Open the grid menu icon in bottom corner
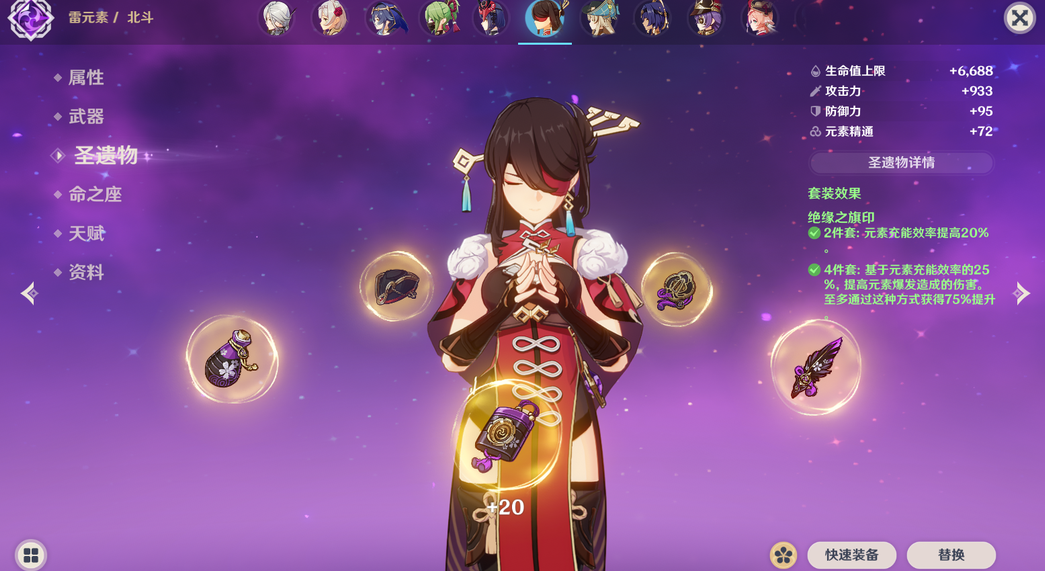 pyautogui.click(x=31, y=555)
